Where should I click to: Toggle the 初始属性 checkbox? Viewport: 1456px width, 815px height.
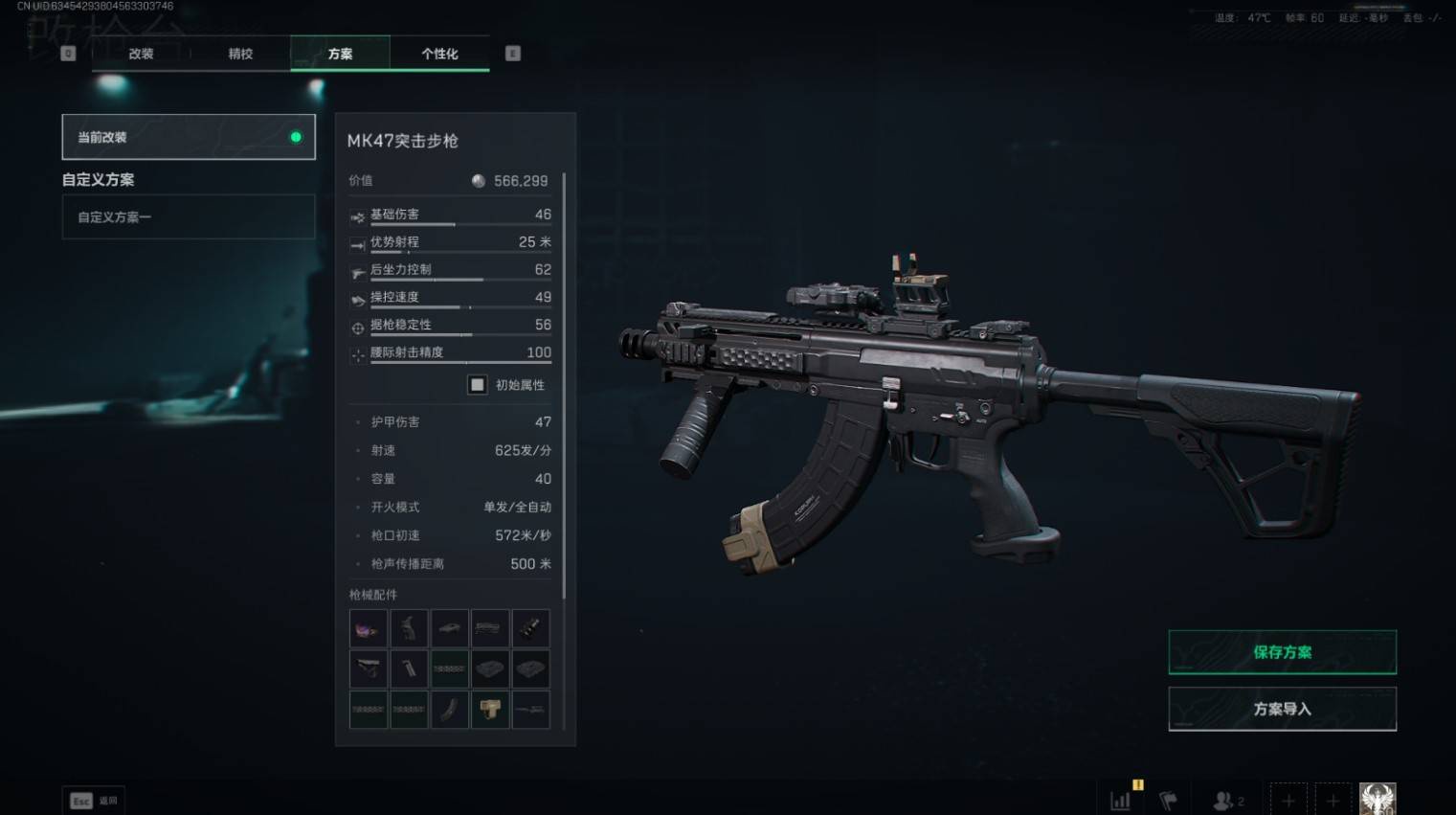tap(477, 385)
